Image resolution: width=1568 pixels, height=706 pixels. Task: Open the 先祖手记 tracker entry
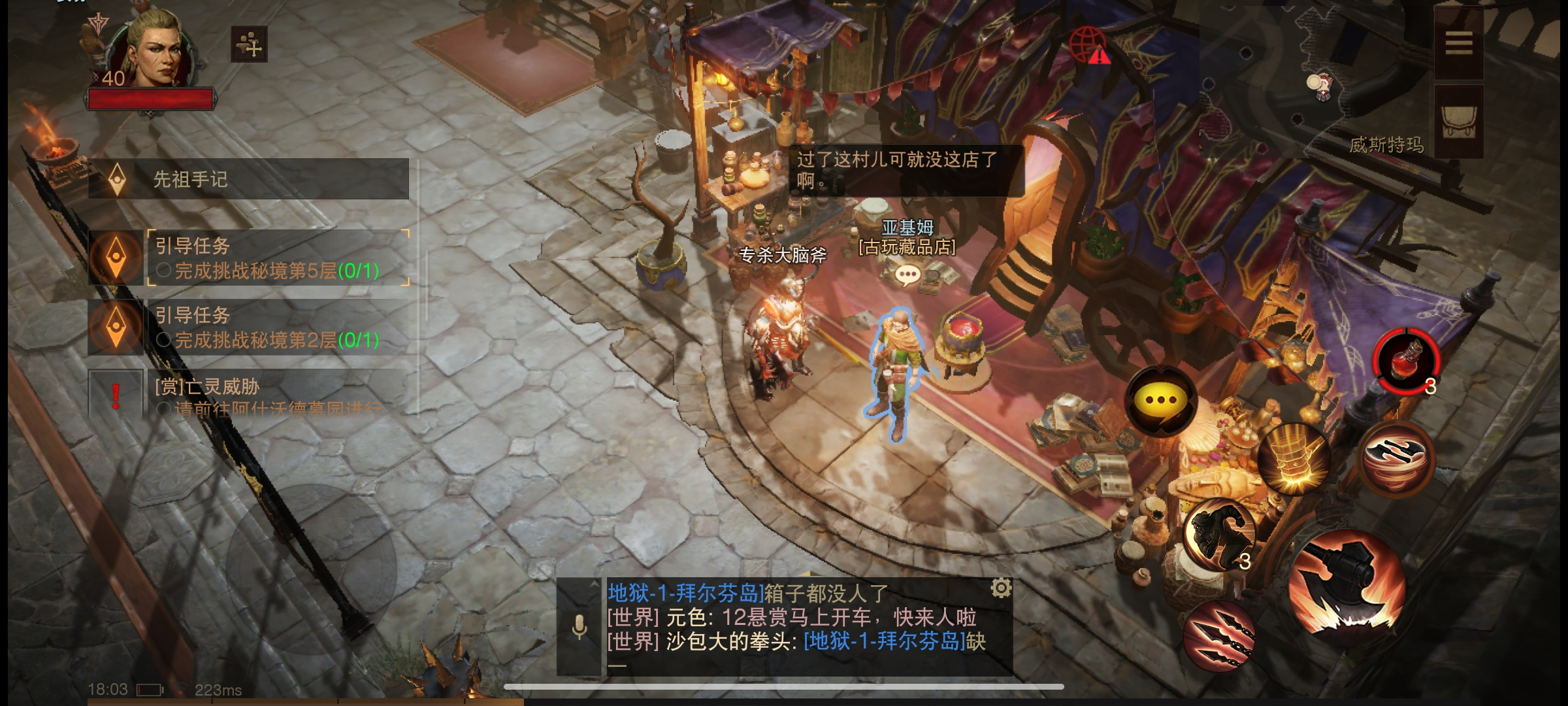pyautogui.click(x=248, y=179)
